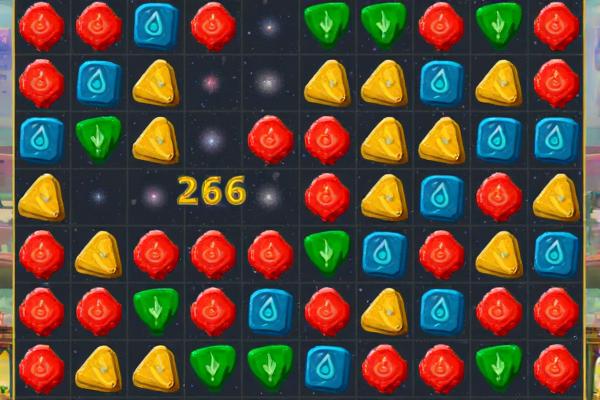The width and height of the screenshot is (600, 400).
Task: Select the only blue gem in the top row
Action: tap(155, 25)
